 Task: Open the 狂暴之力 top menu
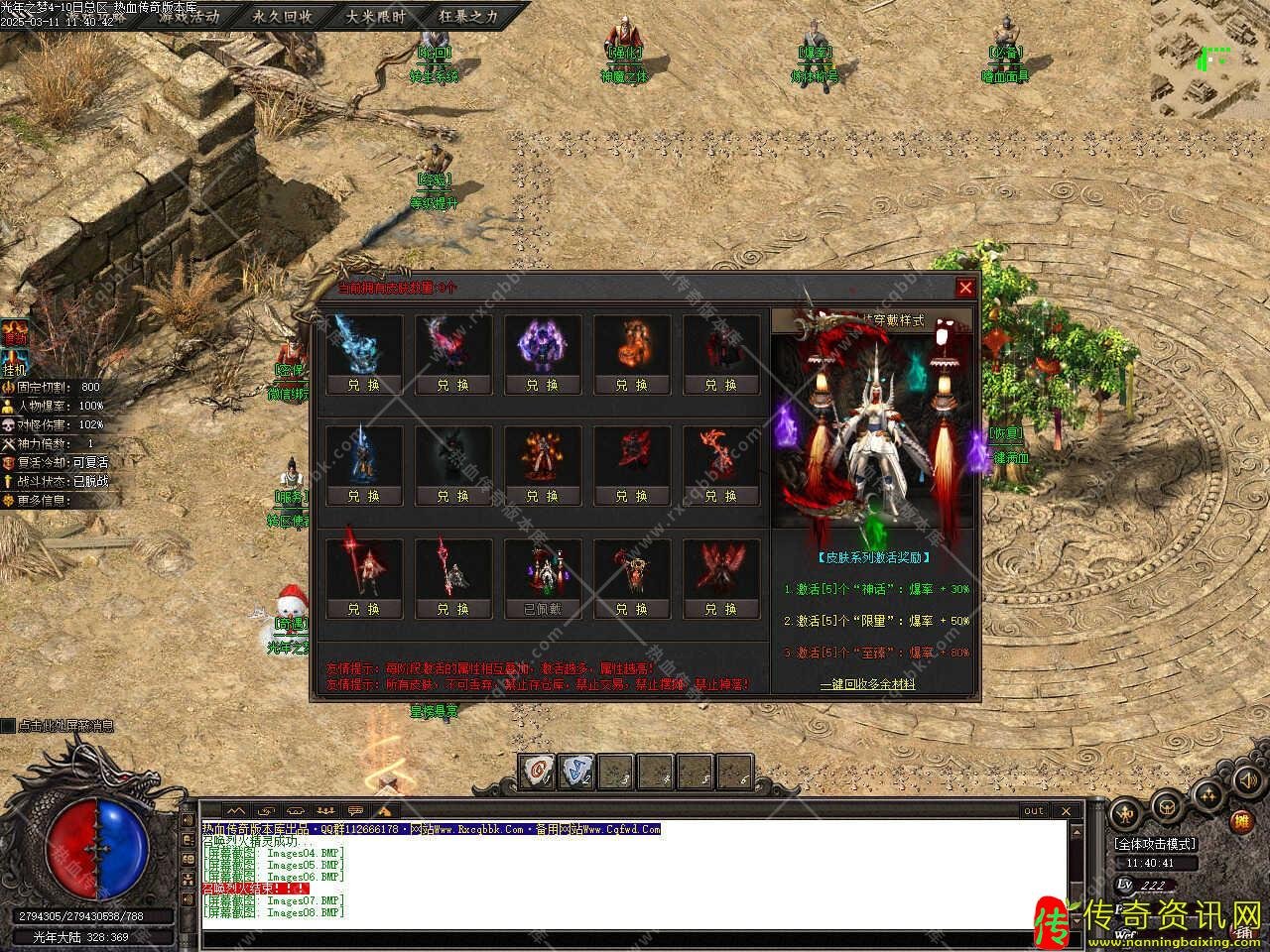pos(468,16)
